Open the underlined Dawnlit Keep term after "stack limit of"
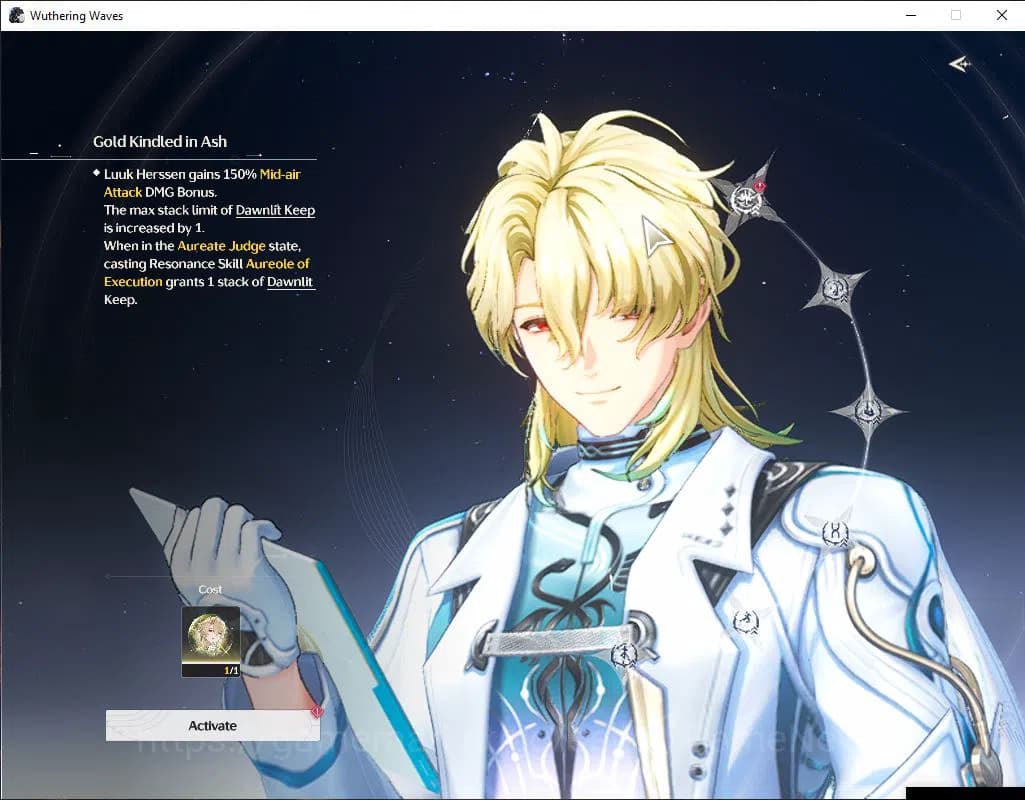 click(x=275, y=210)
